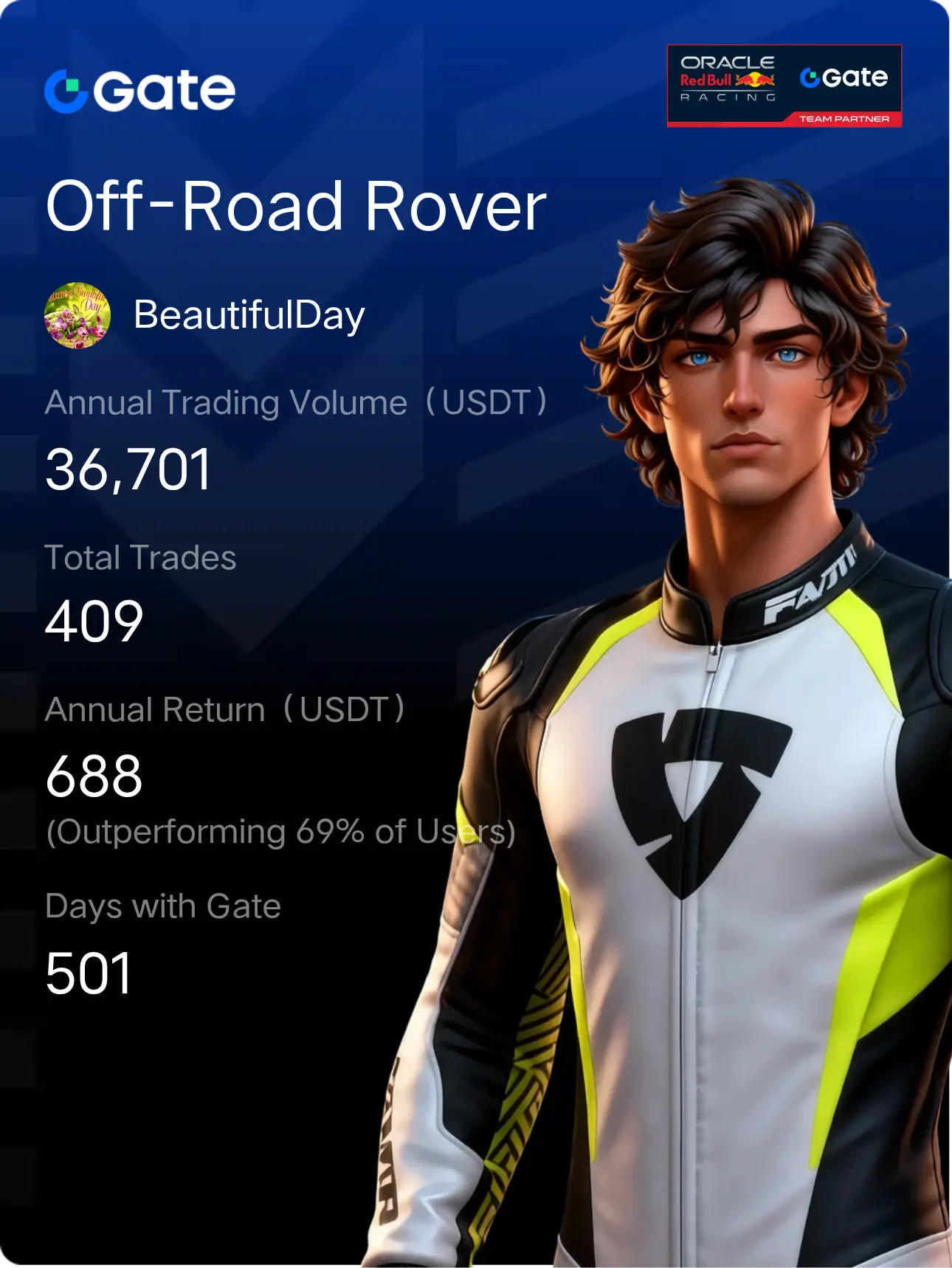Click the BeautifulDay username
Image resolution: width=952 pixels, height=1268 pixels.
click(x=249, y=315)
